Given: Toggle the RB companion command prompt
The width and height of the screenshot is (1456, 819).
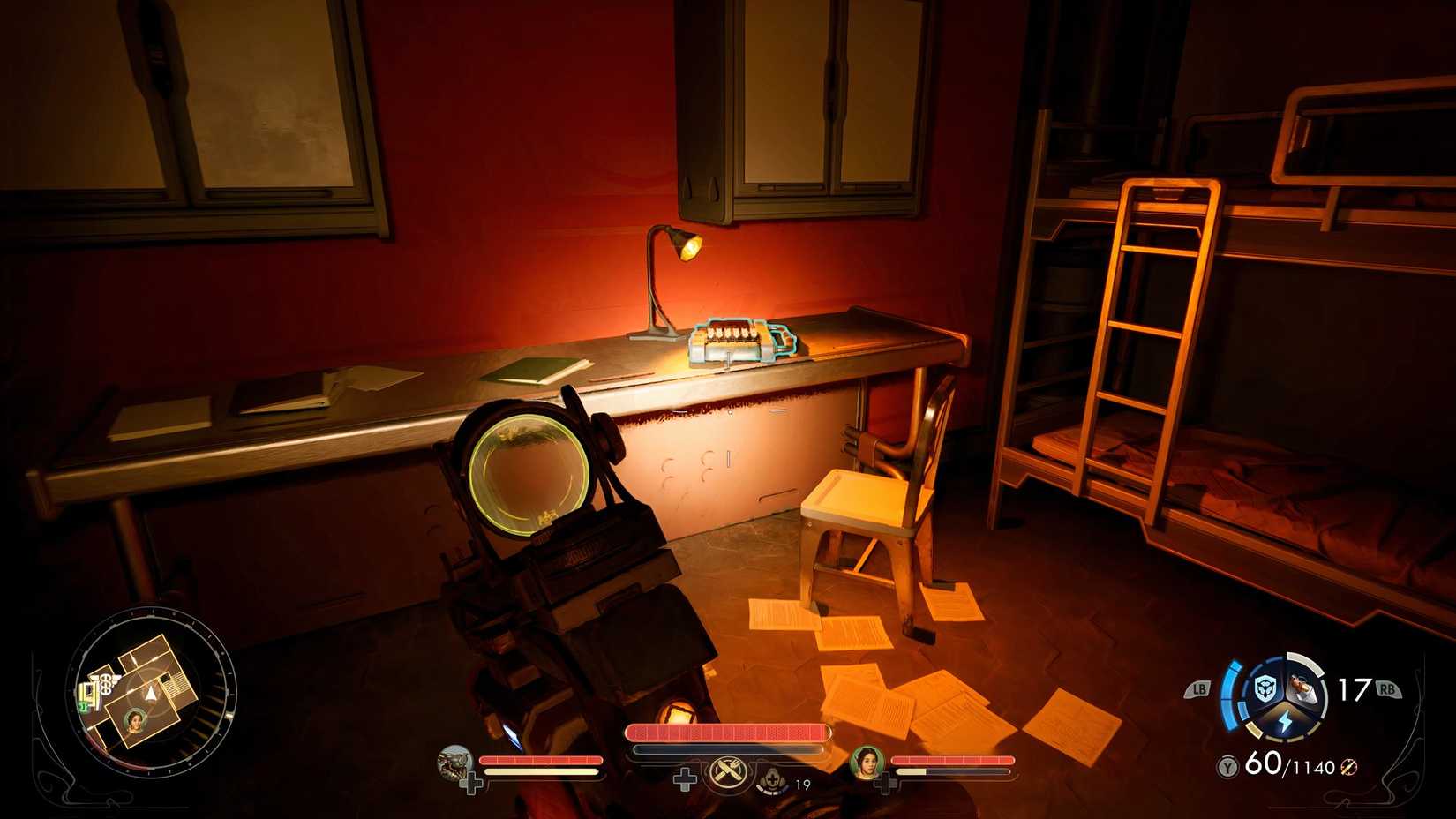Looking at the screenshot, I should 1387,688.
